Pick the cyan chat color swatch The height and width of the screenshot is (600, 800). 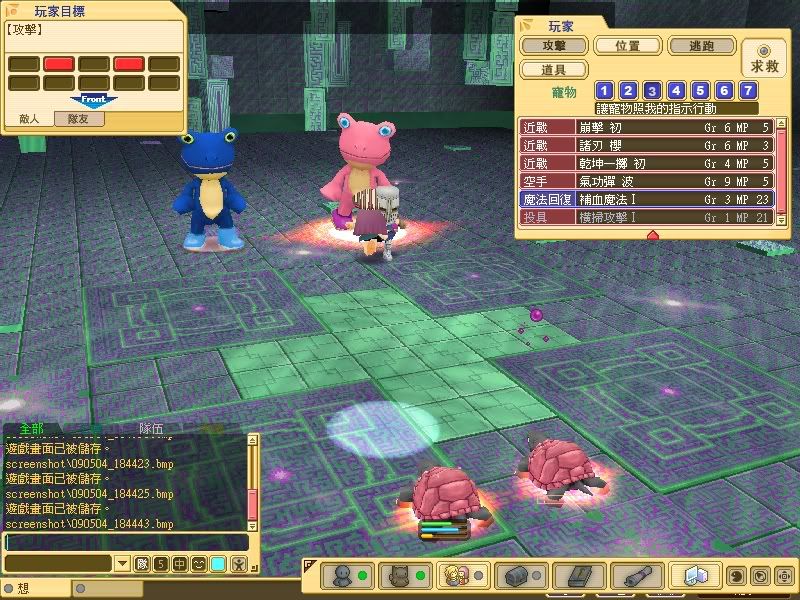218,564
